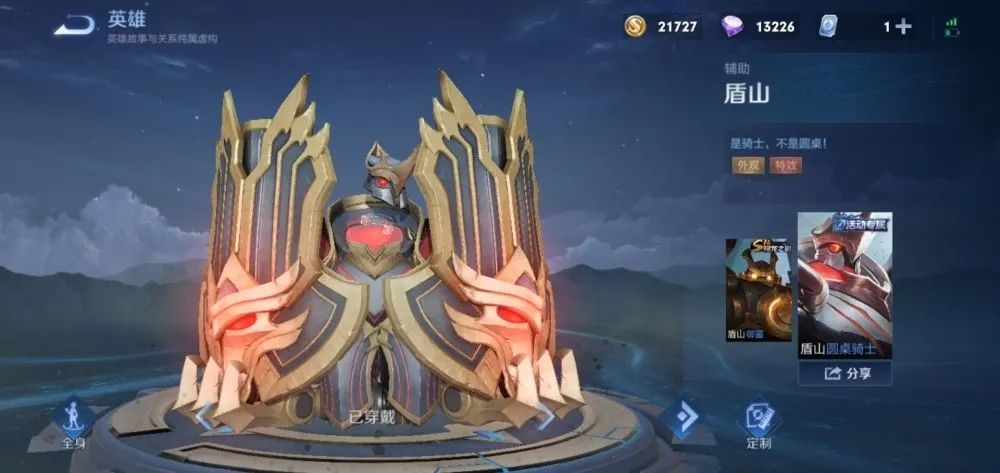Viewport: 1000px width, 473px height.
Task: Go back using the top-left return arrow
Action: [76, 26]
